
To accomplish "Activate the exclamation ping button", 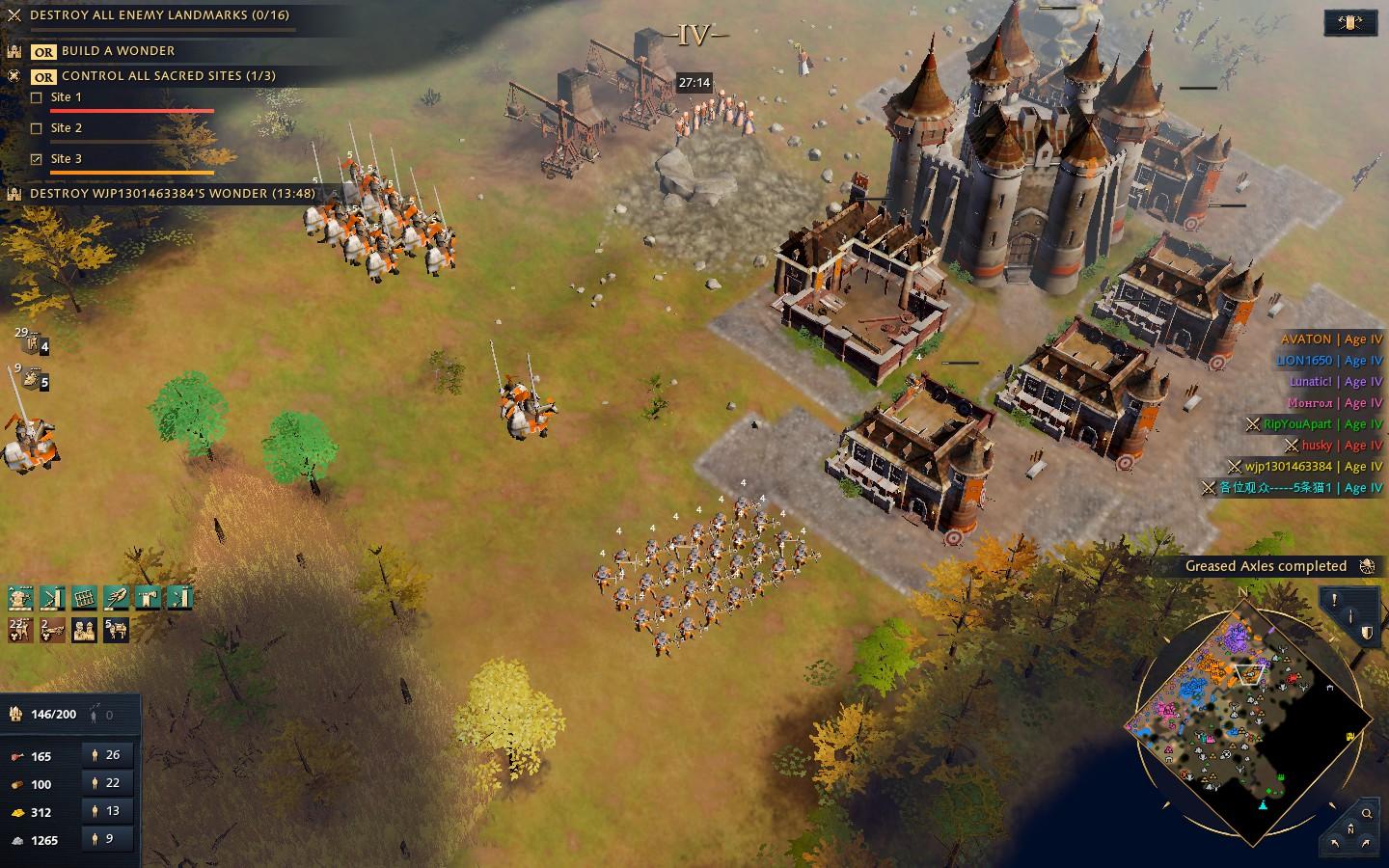I will (x=1335, y=600).
